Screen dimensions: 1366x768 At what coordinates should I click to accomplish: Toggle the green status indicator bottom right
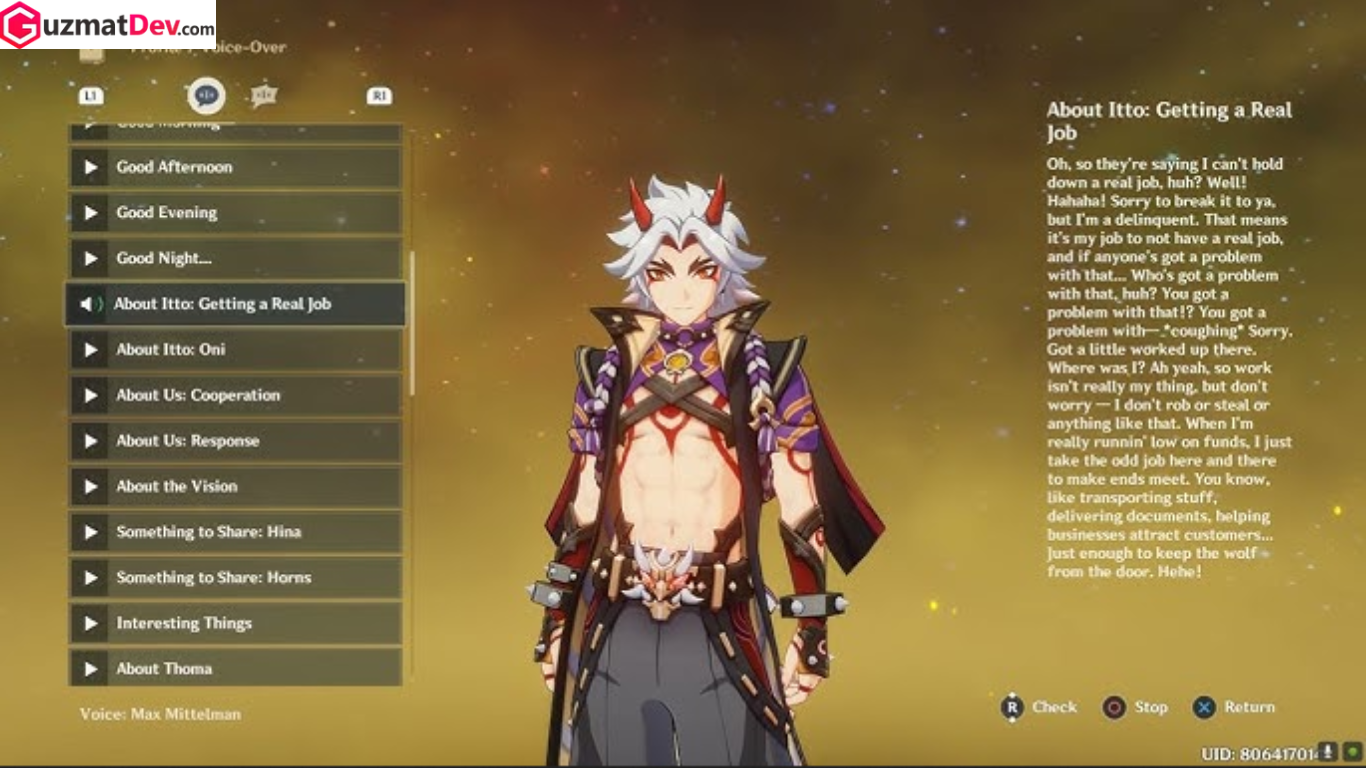coord(1352,750)
